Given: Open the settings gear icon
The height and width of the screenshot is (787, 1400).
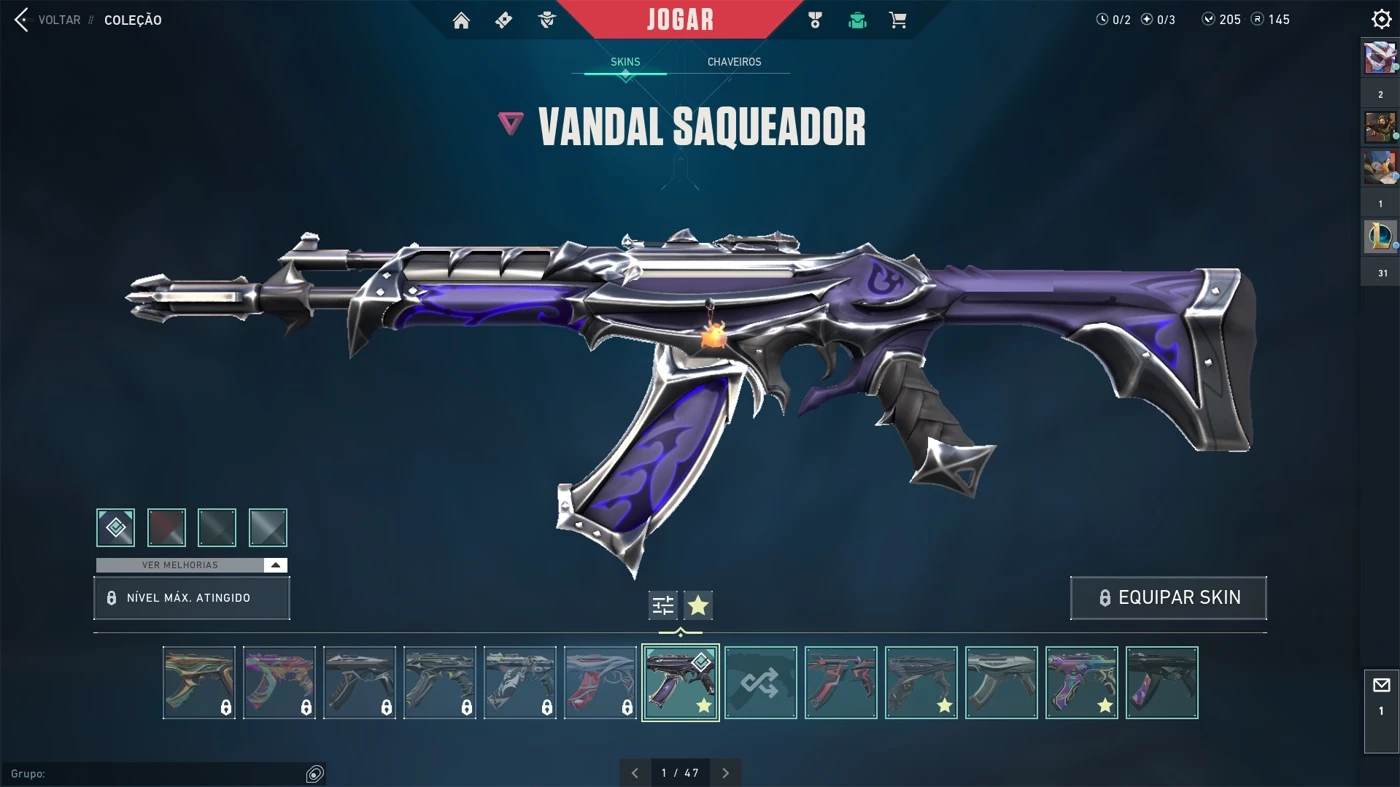Looking at the screenshot, I should [1381, 20].
